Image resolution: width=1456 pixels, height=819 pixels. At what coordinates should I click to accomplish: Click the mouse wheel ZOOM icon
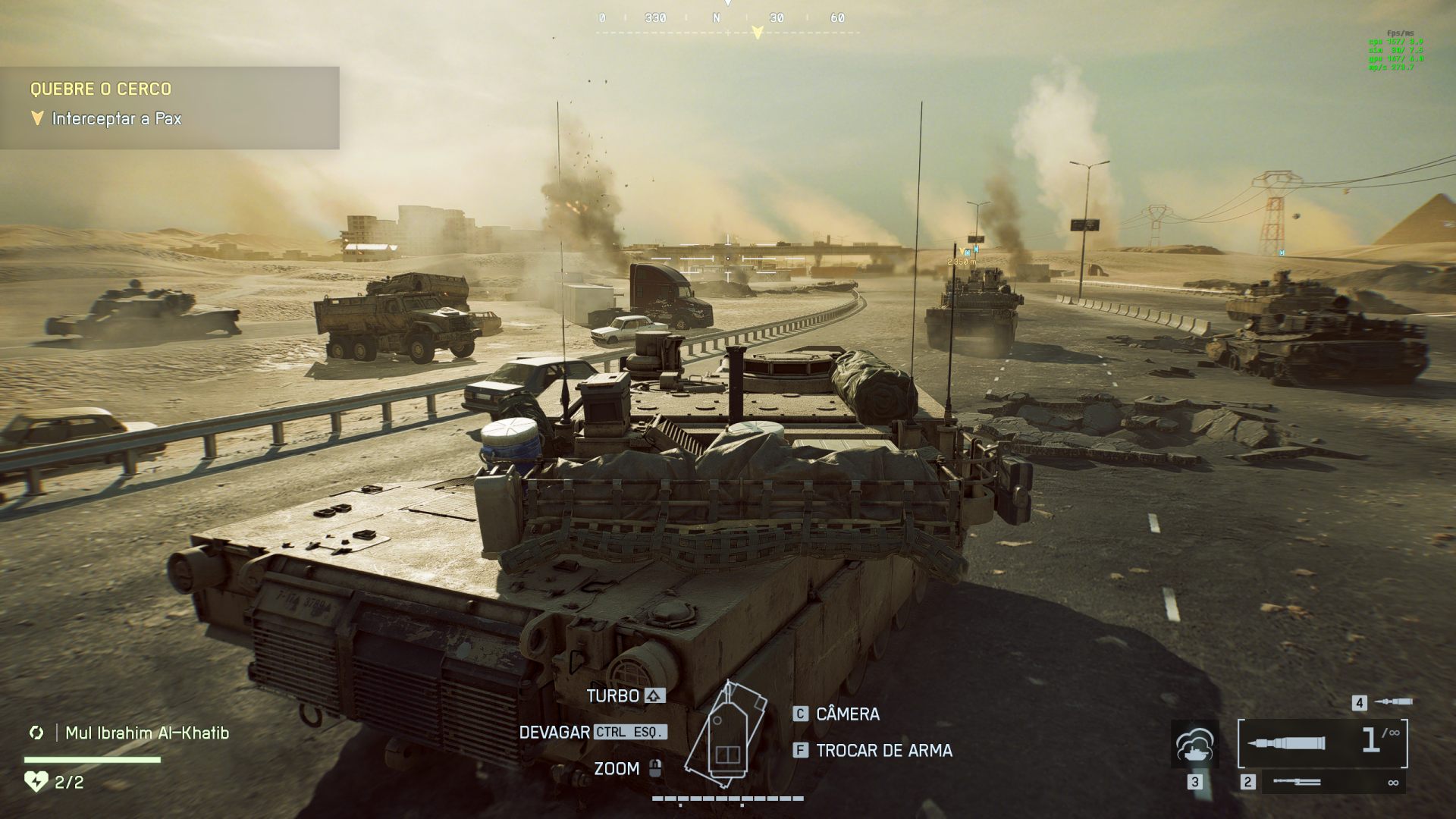coord(654,769)
